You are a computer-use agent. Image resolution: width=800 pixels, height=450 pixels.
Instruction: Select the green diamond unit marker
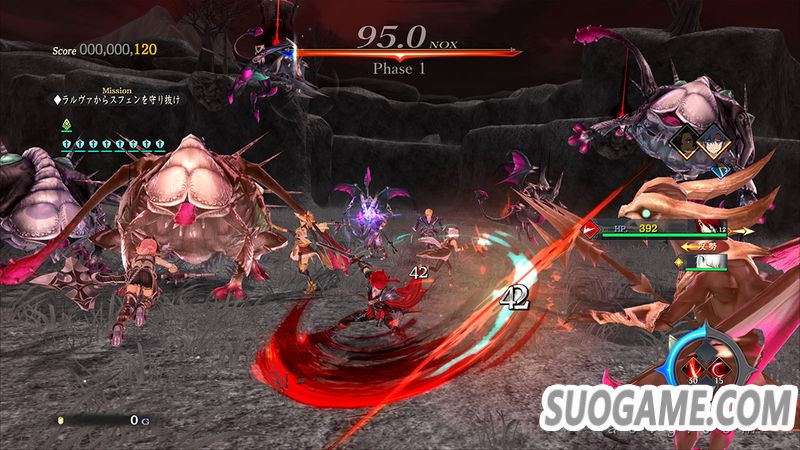click(66, 125)
